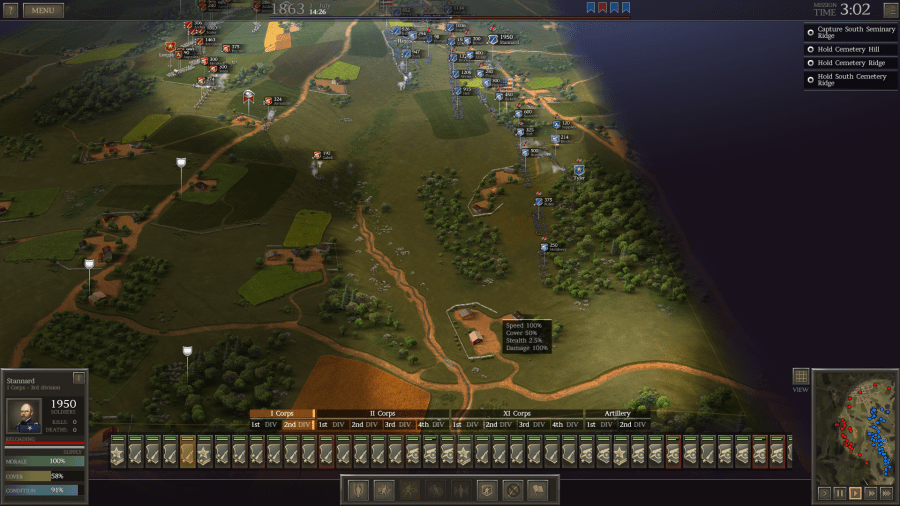Activate the crossed-circle halt command
Viewport: 900px width, 506px height.
512,490
